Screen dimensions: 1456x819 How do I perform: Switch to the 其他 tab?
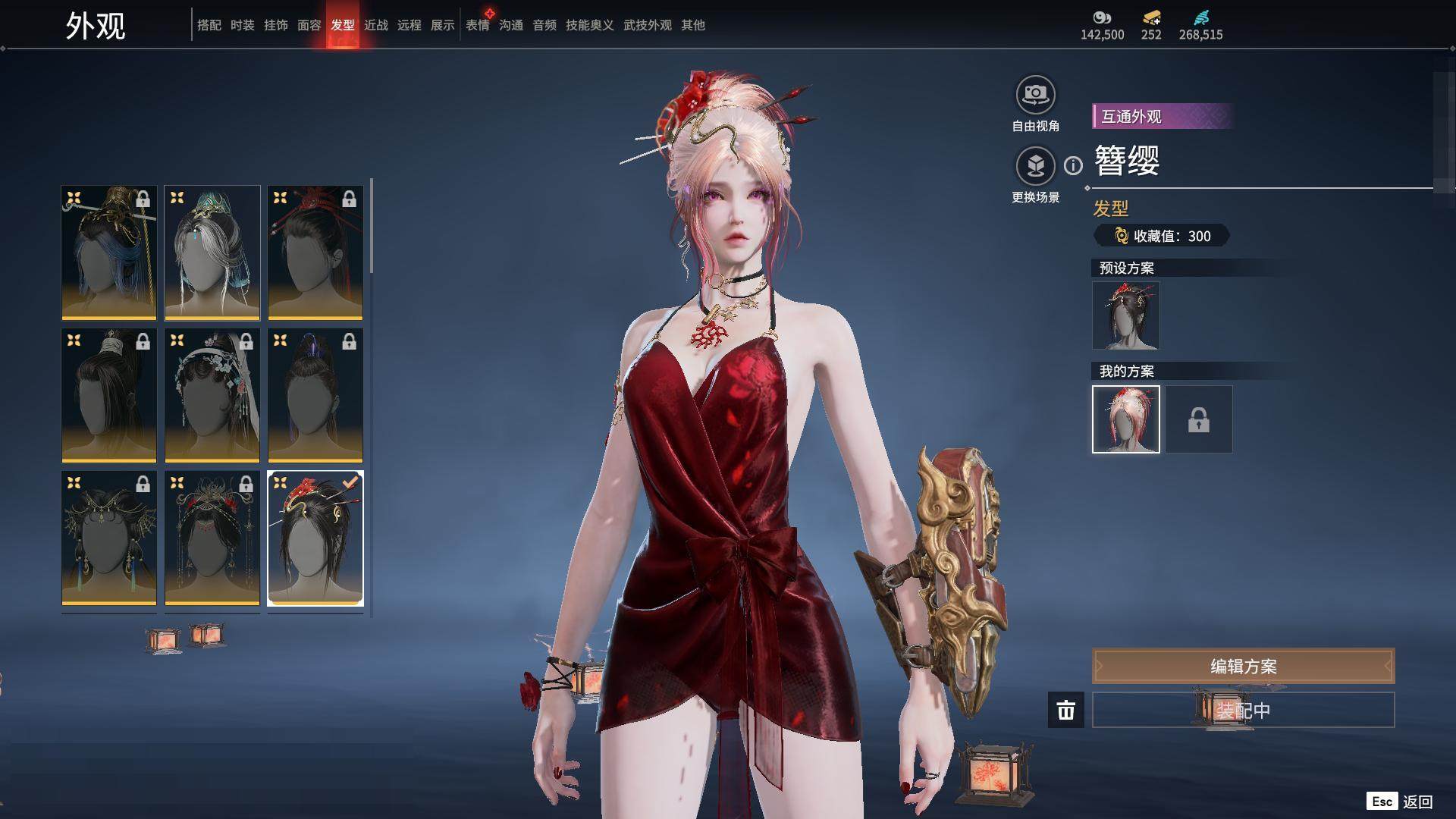(692, 25)
